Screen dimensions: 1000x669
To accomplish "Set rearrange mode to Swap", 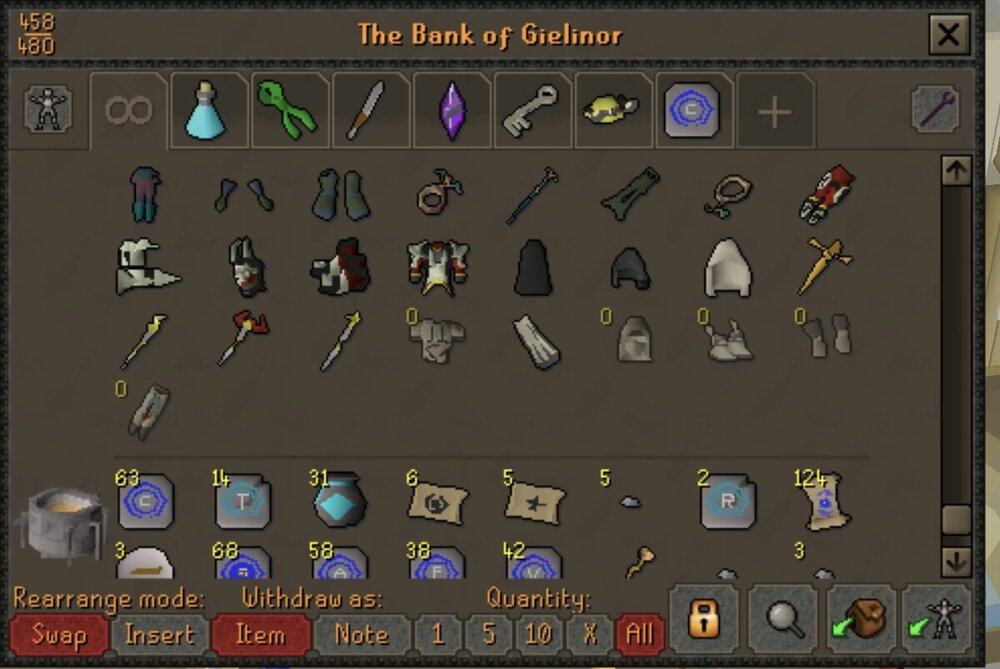I will pos(58,634).
